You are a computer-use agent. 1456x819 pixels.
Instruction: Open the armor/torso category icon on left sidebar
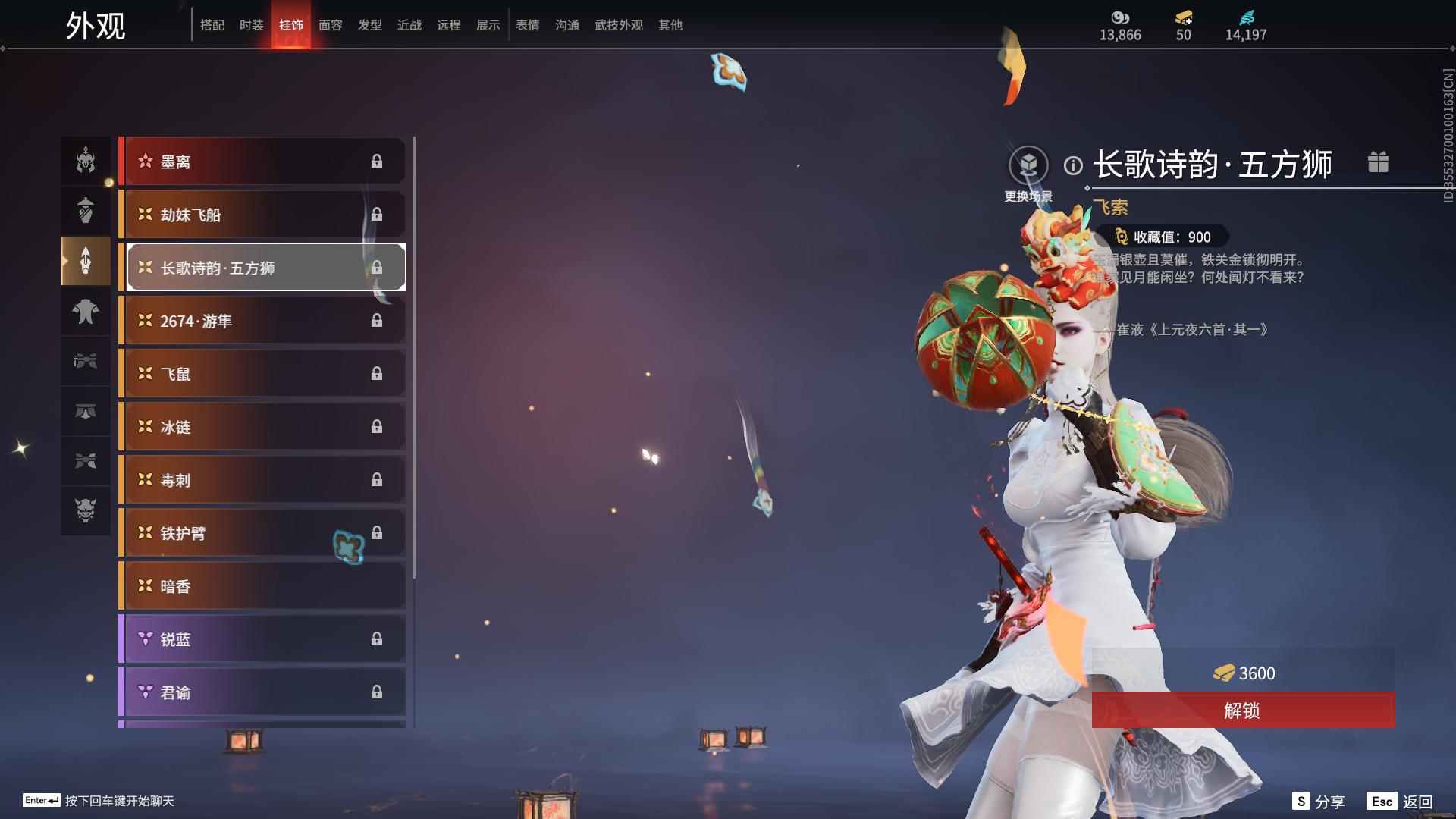(86, 311)
